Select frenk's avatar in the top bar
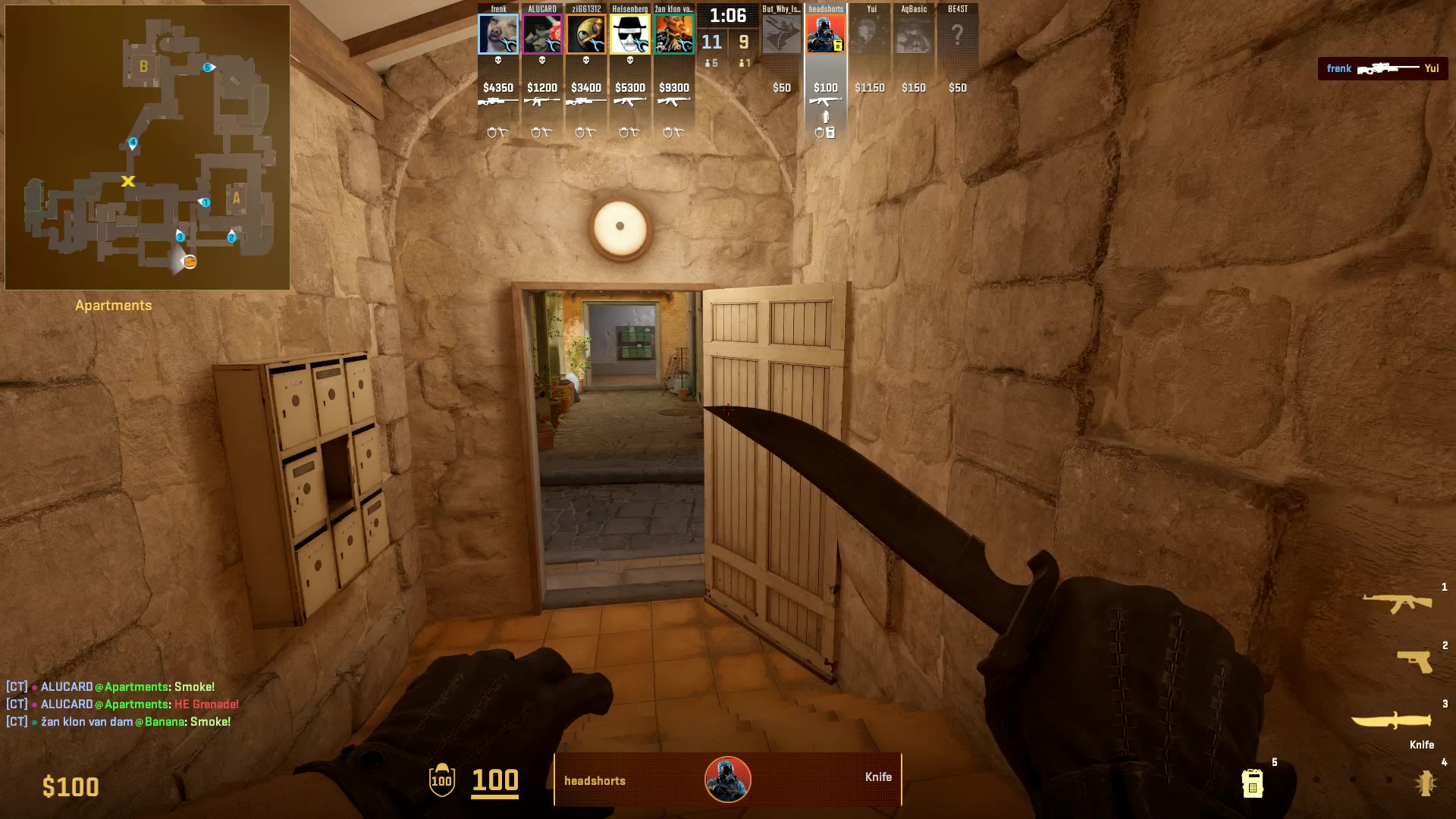The image size is (1456, 819). [498, 34]
